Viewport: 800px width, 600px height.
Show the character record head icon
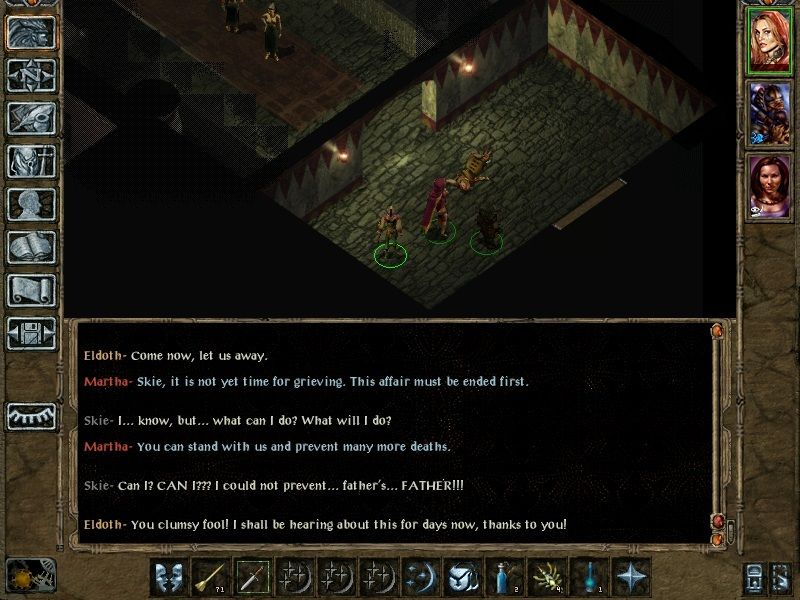31,204
